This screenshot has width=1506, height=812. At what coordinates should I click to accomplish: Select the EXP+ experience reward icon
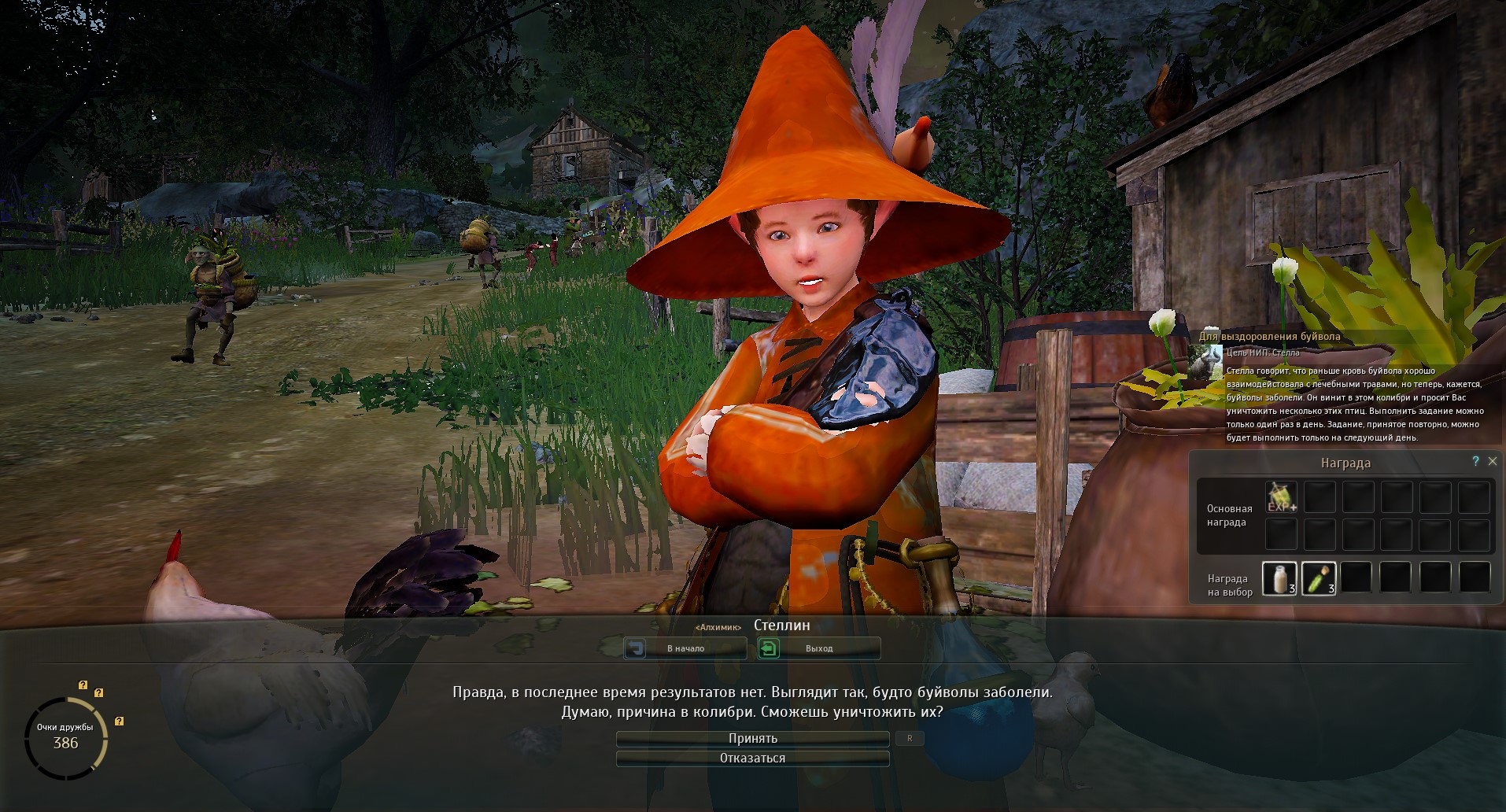pyautogui.click(x=1280, y=496)
